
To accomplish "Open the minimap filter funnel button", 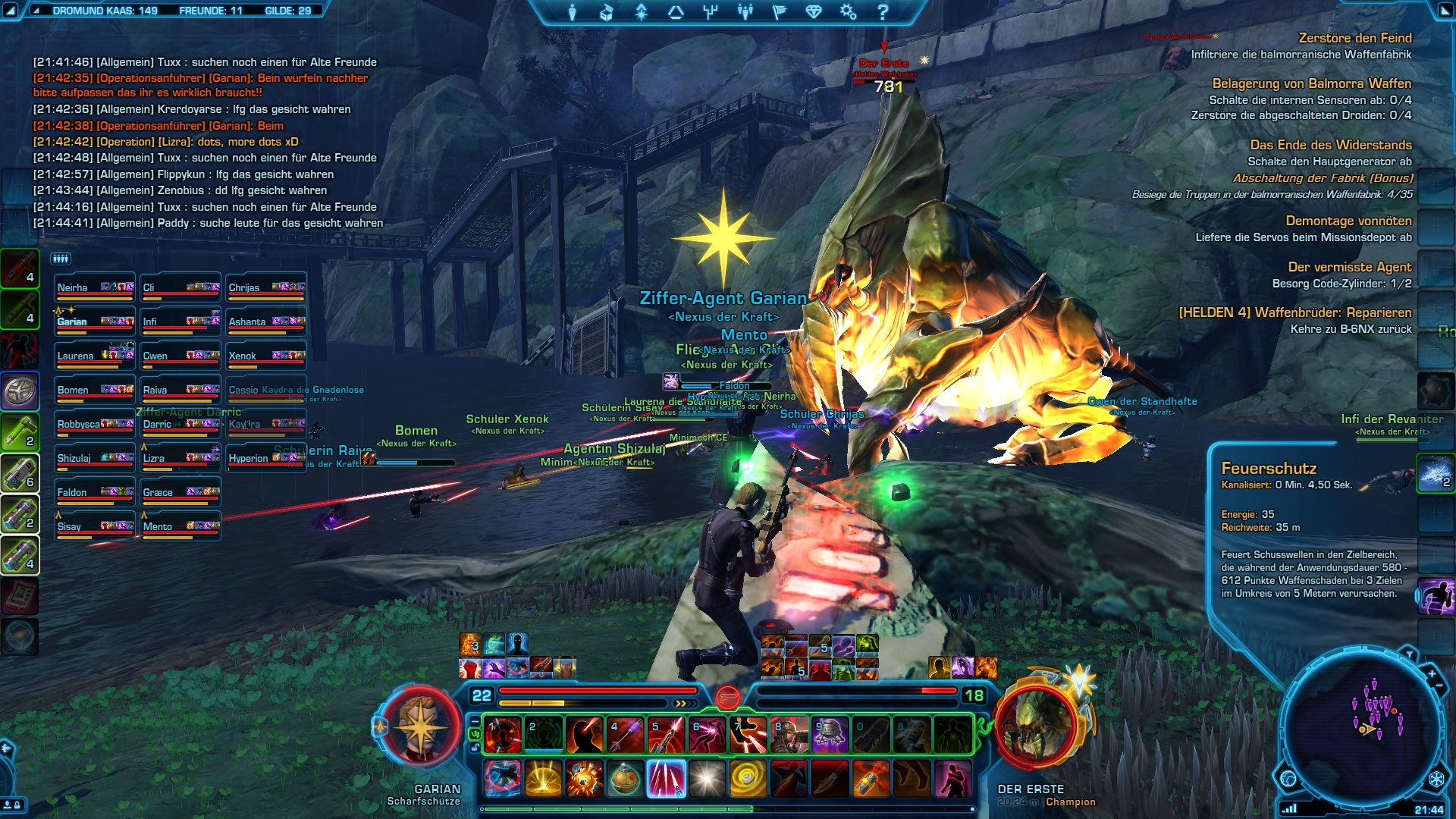I will 1409,654.
